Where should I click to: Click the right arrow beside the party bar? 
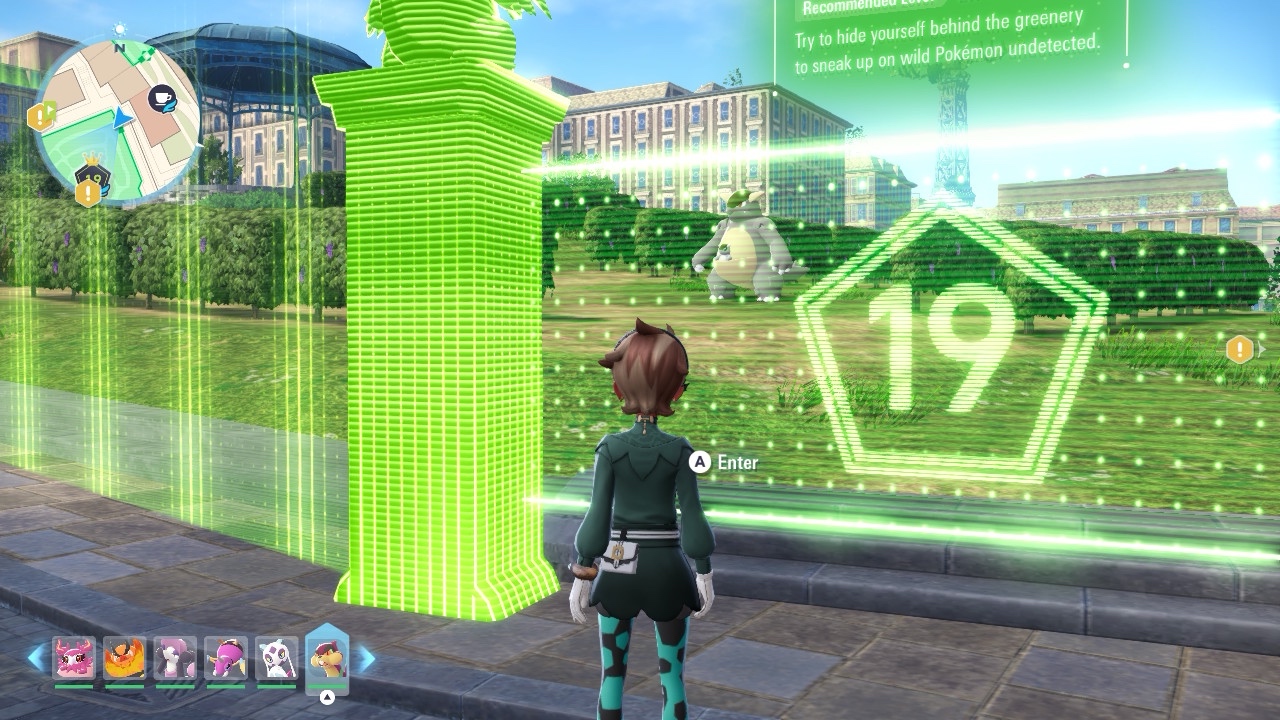367,658
